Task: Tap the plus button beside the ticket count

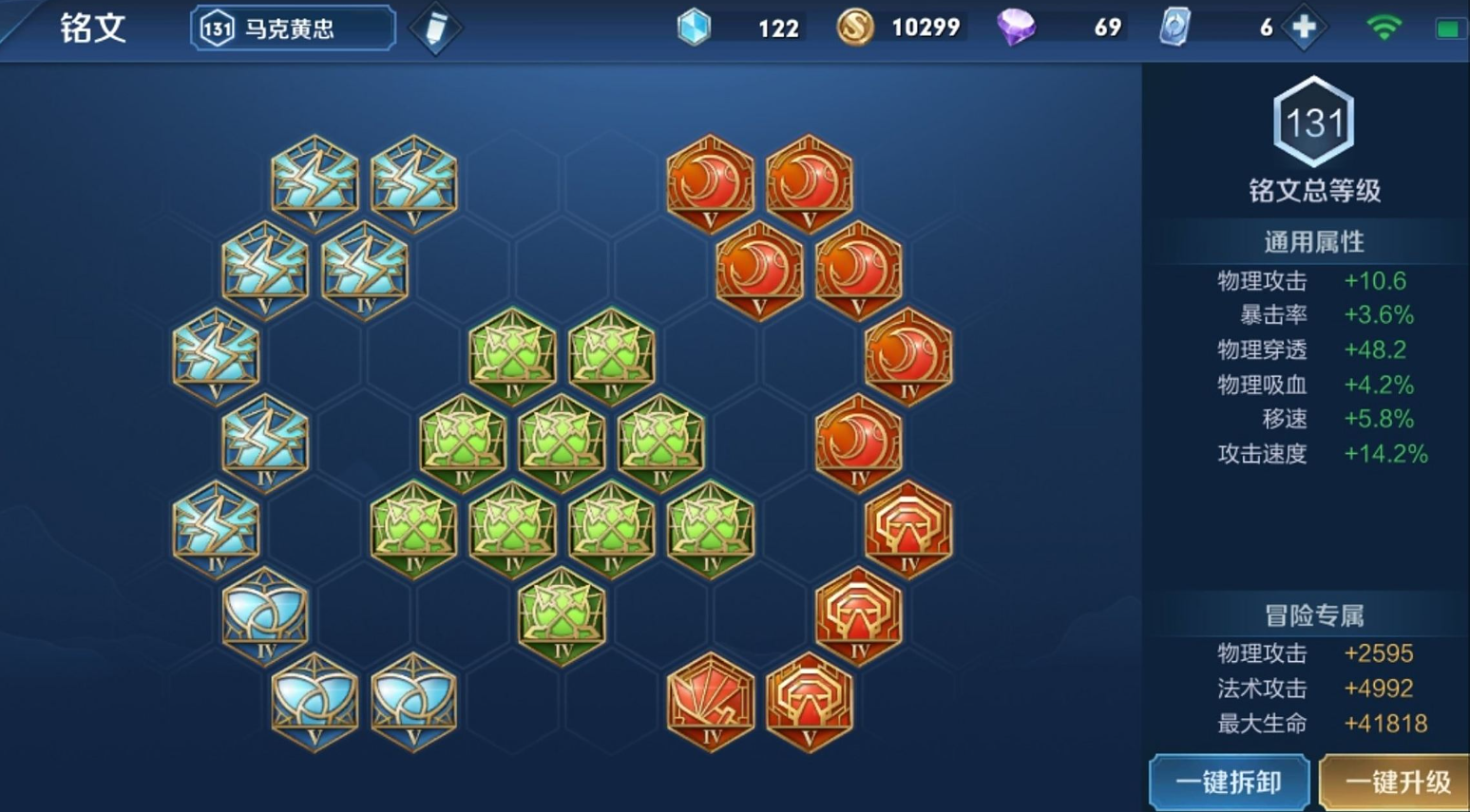Action: click(1304, 28)
